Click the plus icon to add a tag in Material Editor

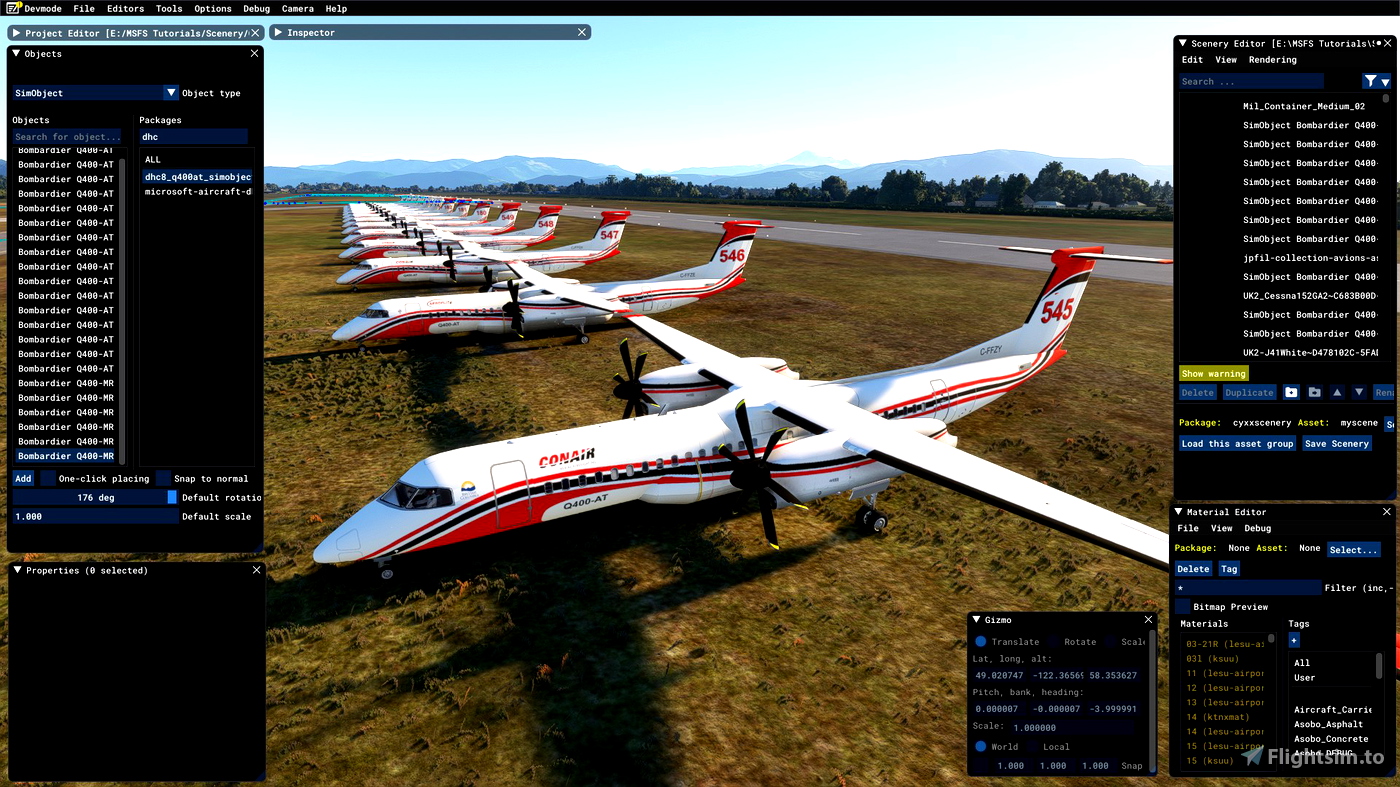(x=1293, y=639)
